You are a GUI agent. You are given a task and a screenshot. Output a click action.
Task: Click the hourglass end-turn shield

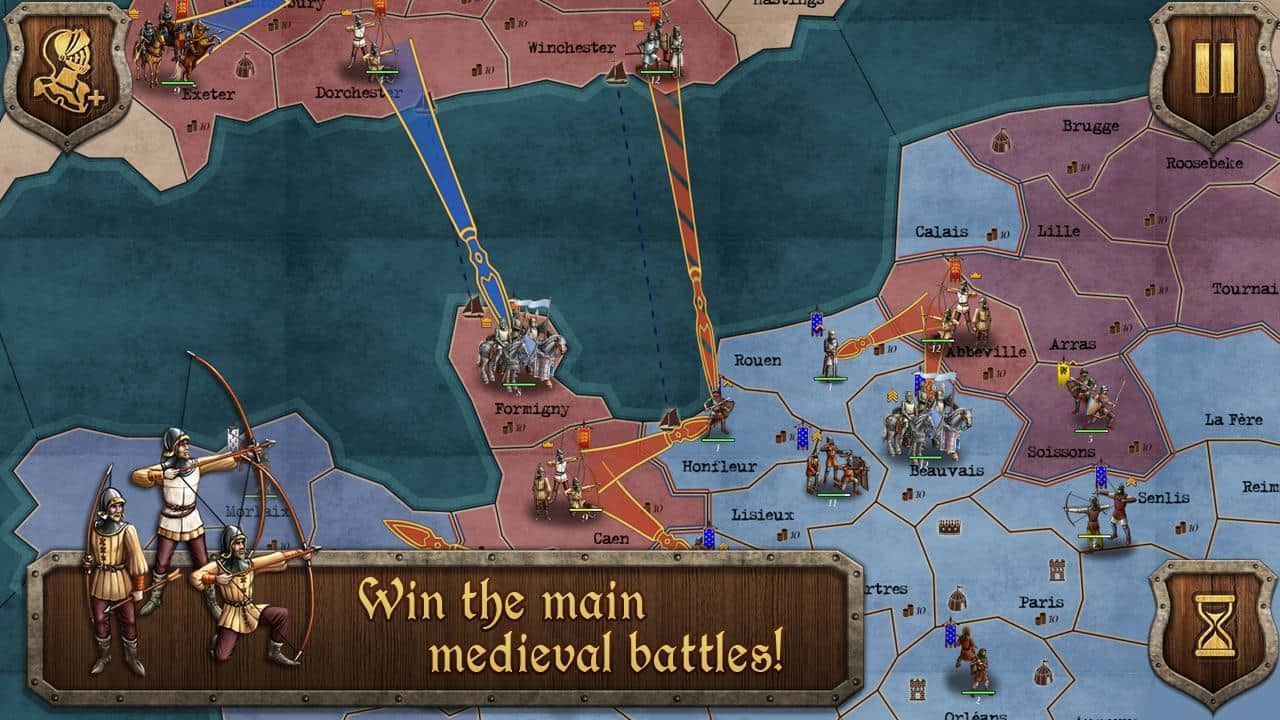click(1213, 625)
